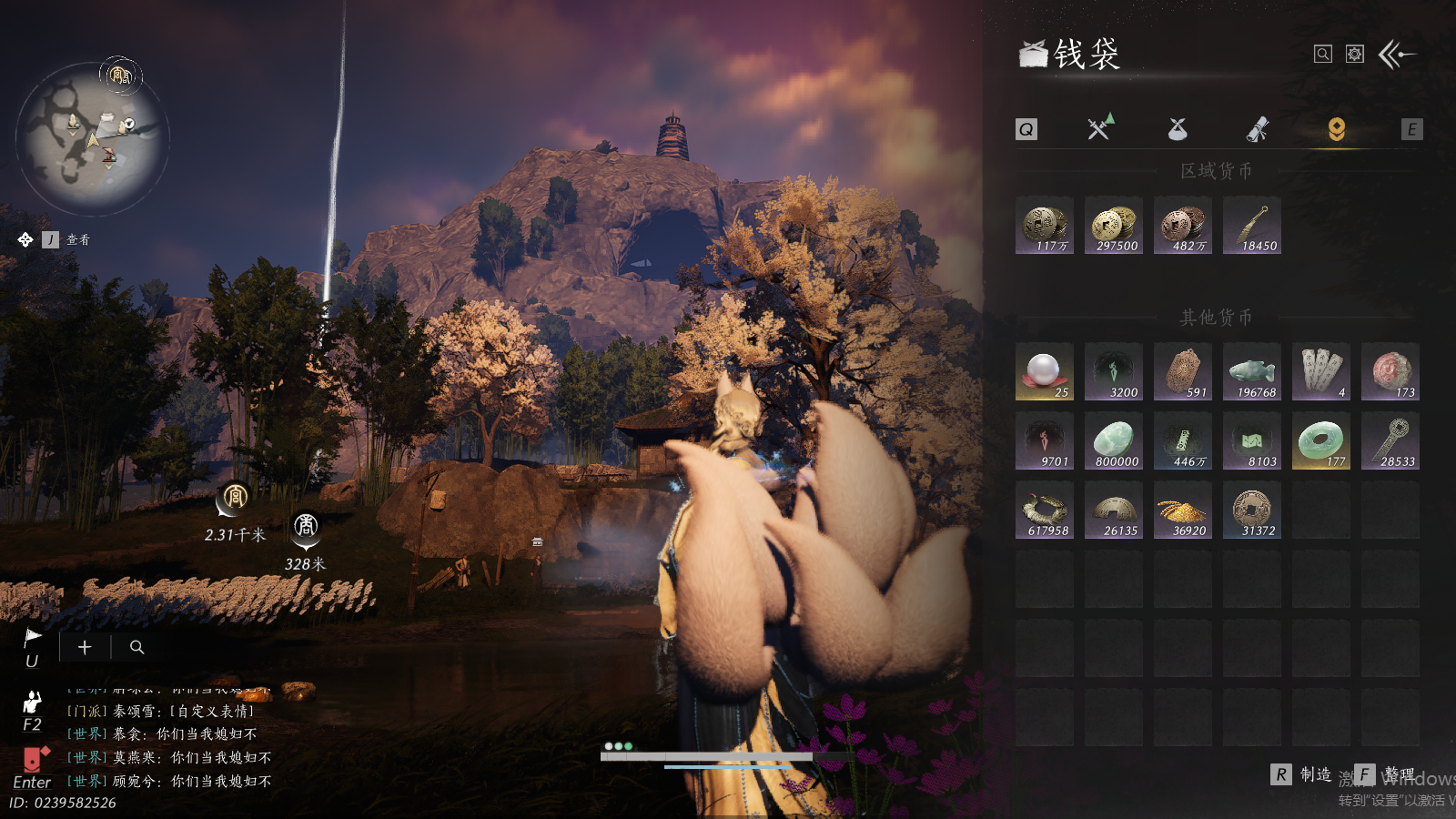Select the gold coins currency tab
This screenshot has height=819, width=1456.
tap(1336, 129)
